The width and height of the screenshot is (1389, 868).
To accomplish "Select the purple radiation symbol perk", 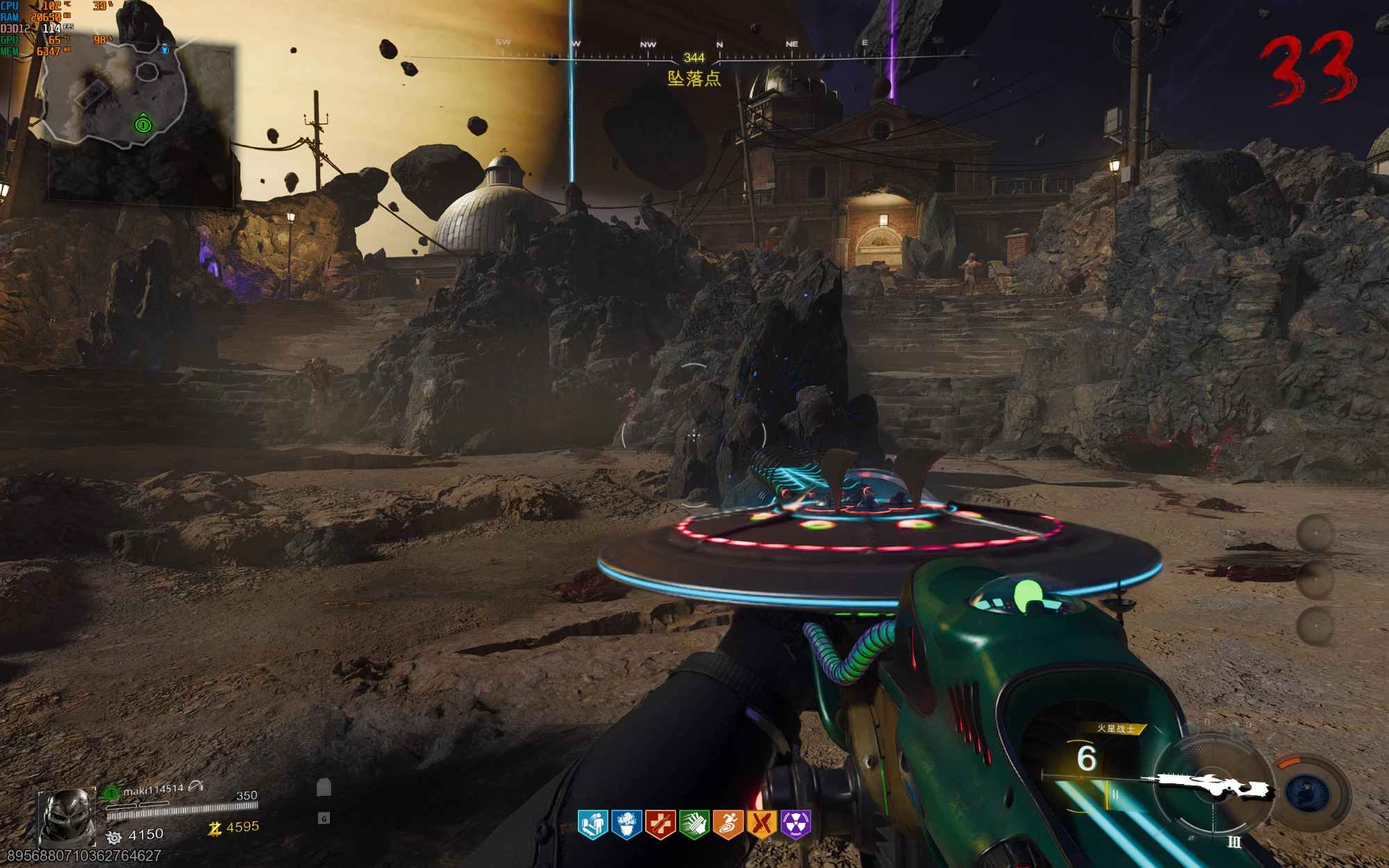I will click(x=795, y=825).
